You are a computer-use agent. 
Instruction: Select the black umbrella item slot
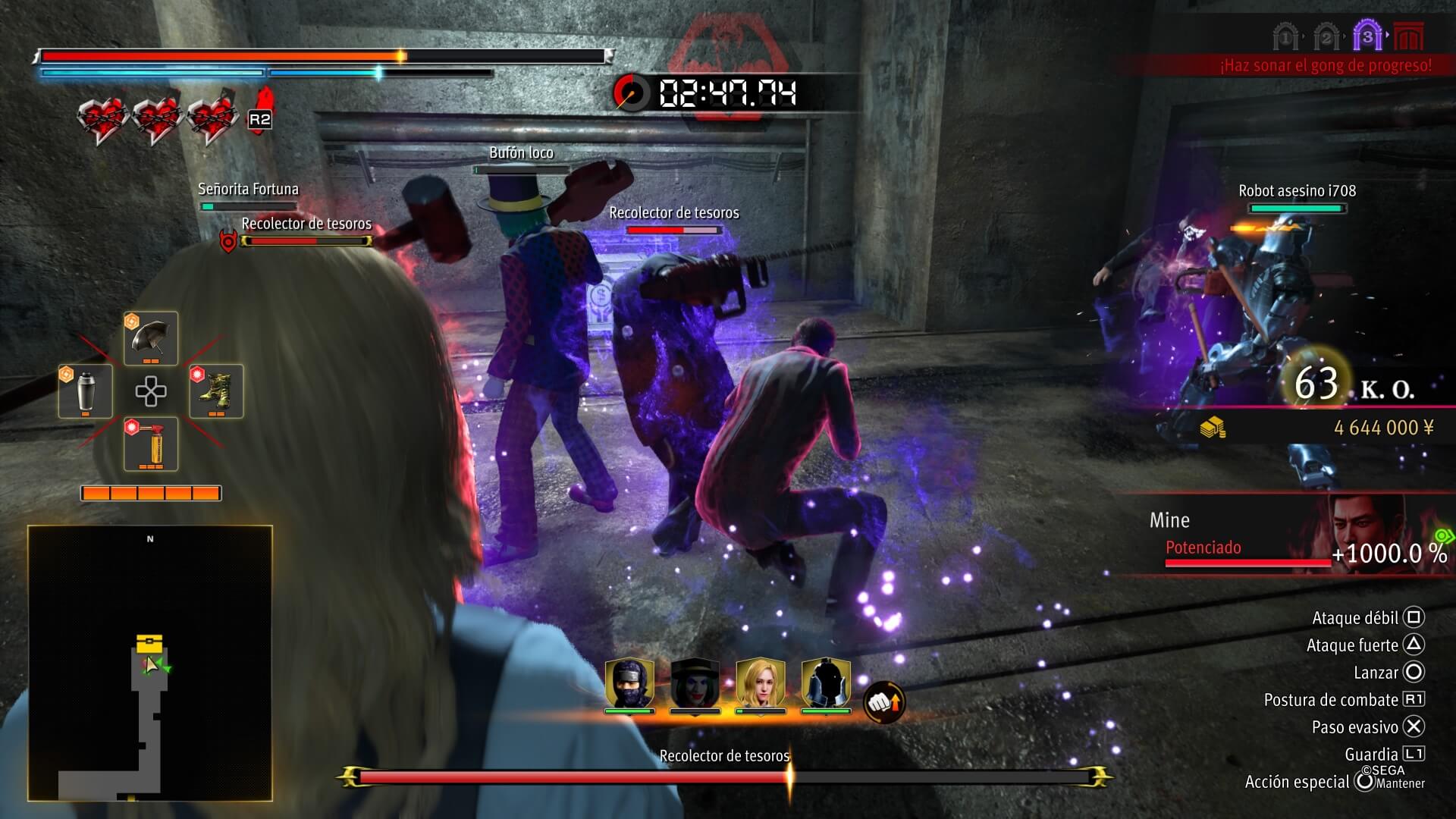tap(151, 338)
